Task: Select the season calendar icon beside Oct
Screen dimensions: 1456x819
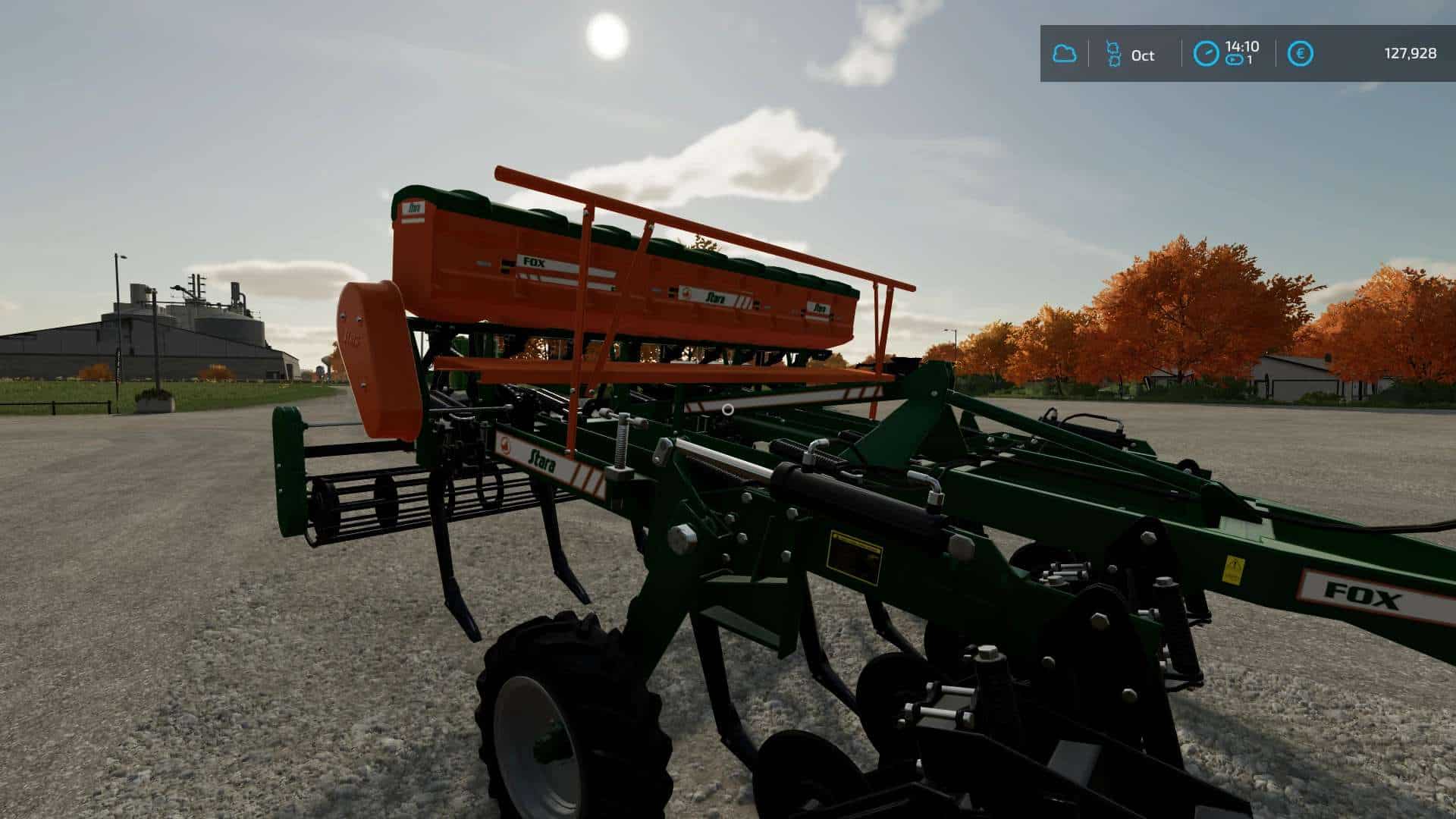Action: tap(1113, 54)
